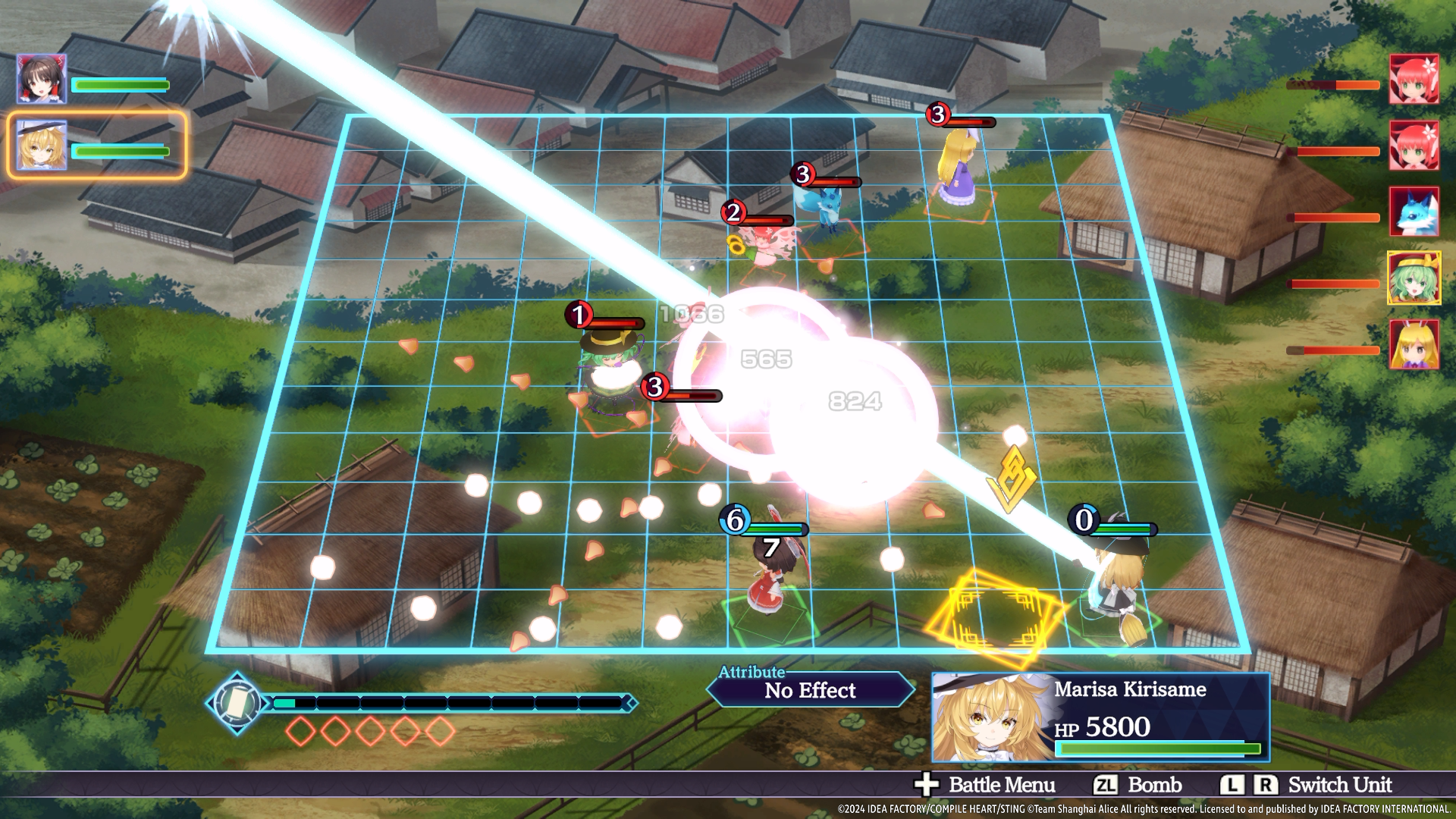Click the spell card gauge icon
The height and width of the screenshot is (819, 1456).
(237, 703)
